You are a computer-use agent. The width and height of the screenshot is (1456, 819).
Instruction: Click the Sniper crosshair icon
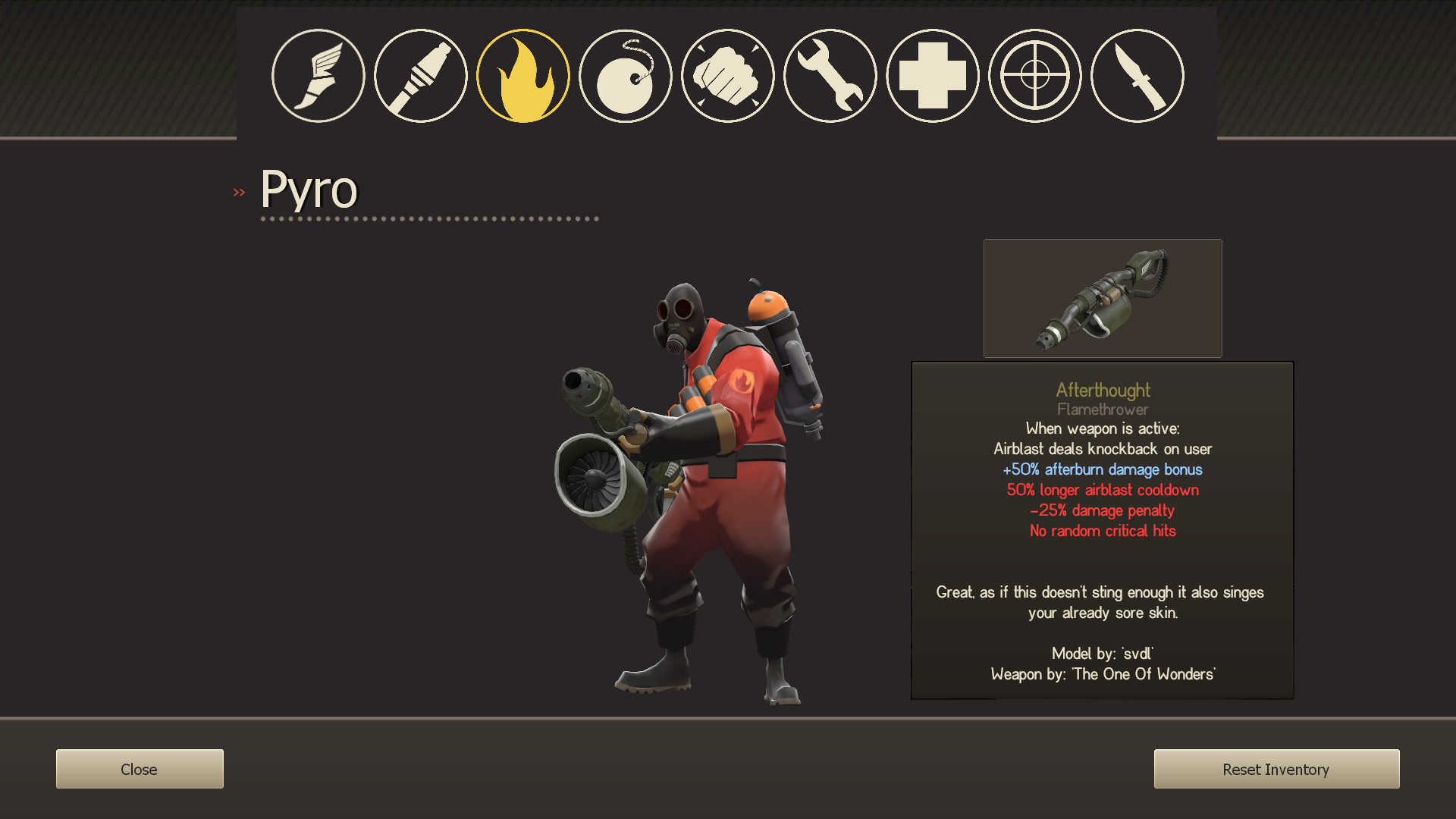1034,76
